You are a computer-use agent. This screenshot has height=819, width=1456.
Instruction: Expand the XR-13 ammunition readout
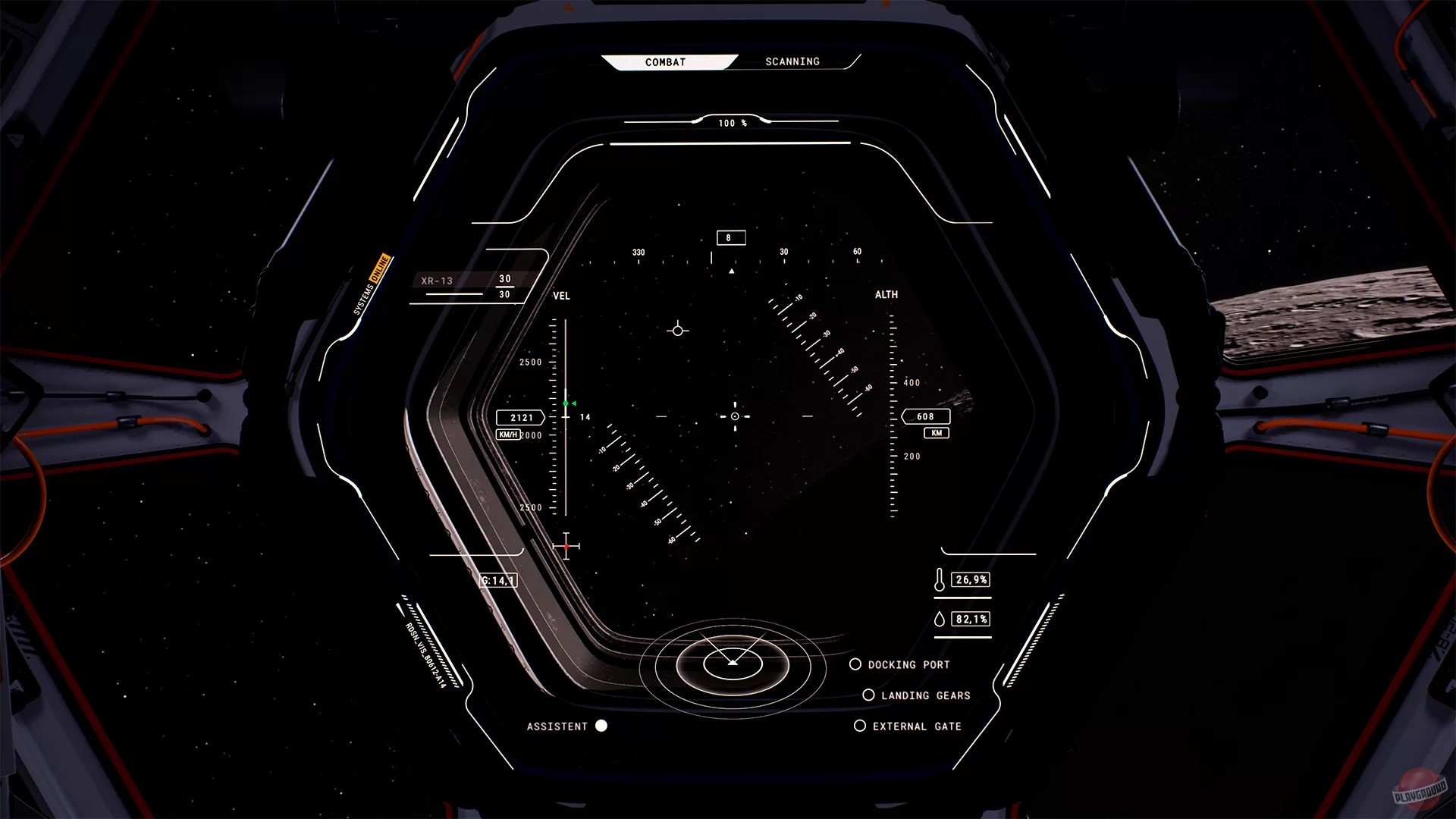436,280
